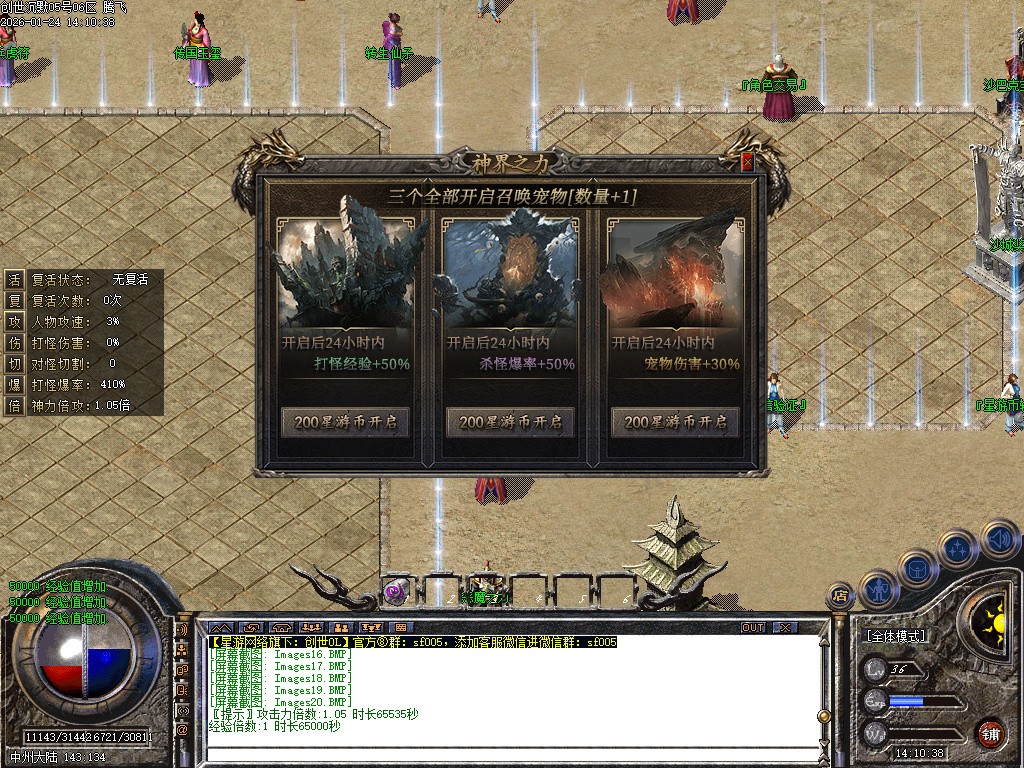
Task: Open the character equipment panel icon
Action: 878,589
